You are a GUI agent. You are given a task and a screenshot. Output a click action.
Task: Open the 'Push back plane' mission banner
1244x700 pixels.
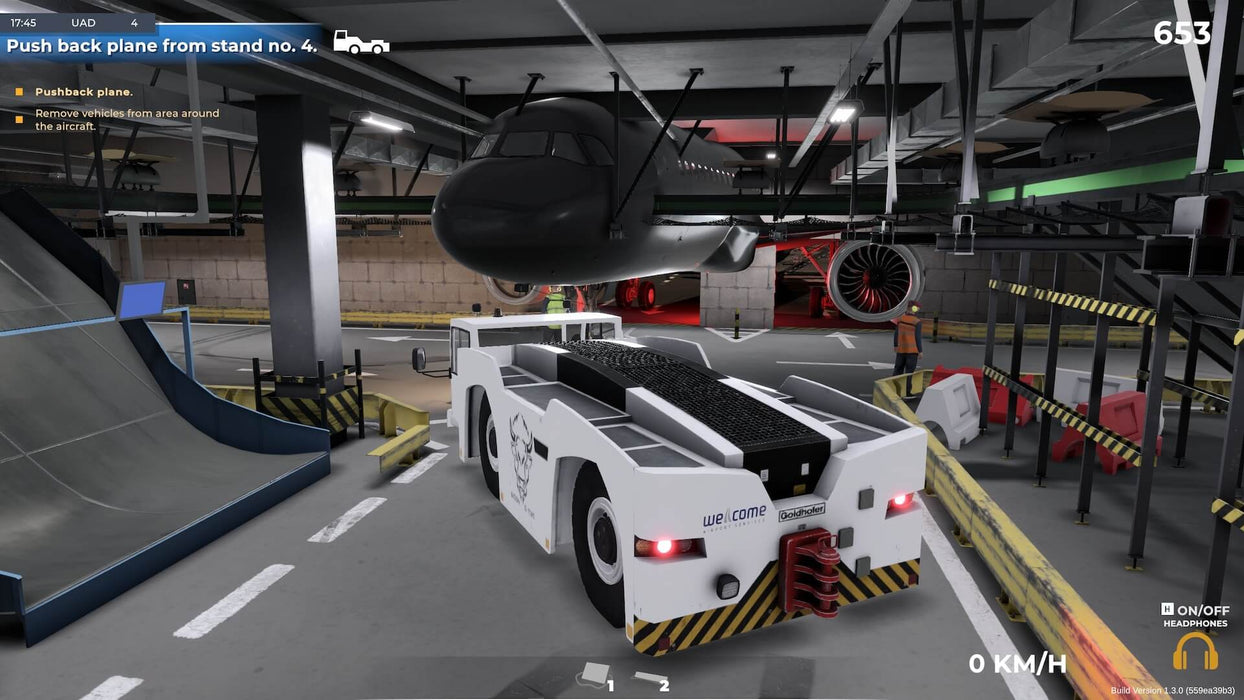click(x=162, y=45)
